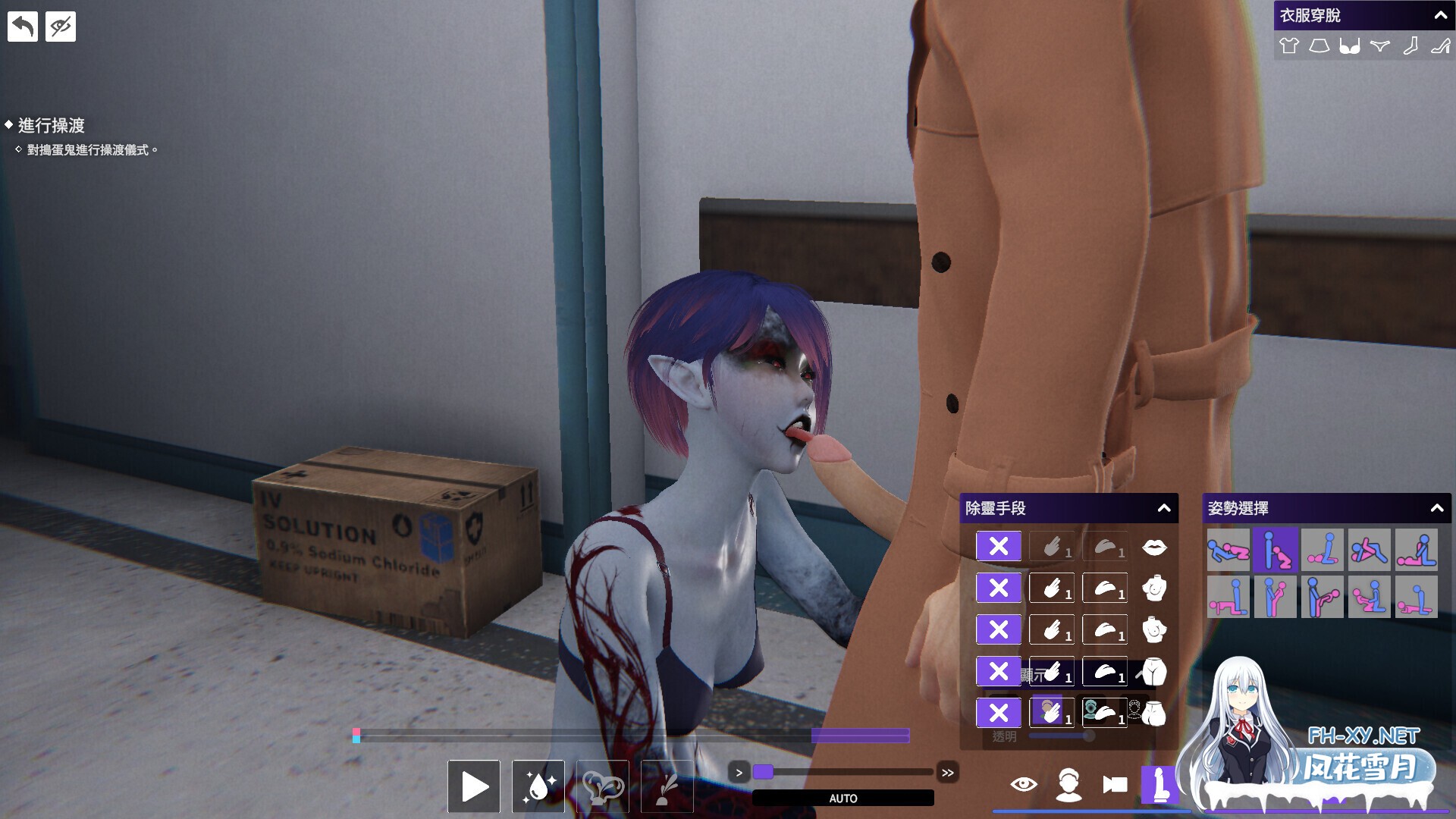1456x819 pixels.
Task: Select the camera view icon near bottom right
Action: tap(1115, 786)
